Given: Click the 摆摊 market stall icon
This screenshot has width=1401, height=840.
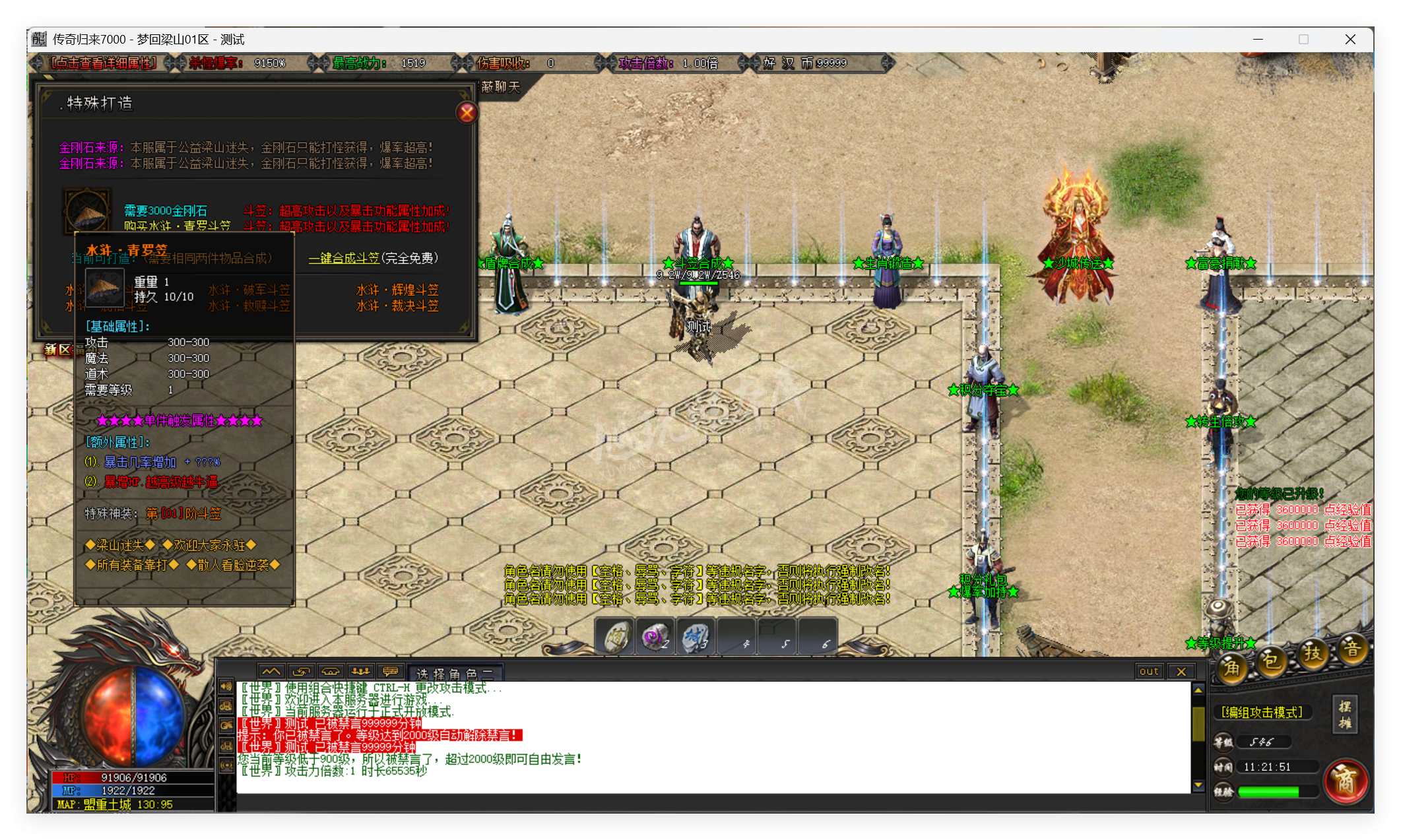Looking at the screenshot, I should 1346,715.
